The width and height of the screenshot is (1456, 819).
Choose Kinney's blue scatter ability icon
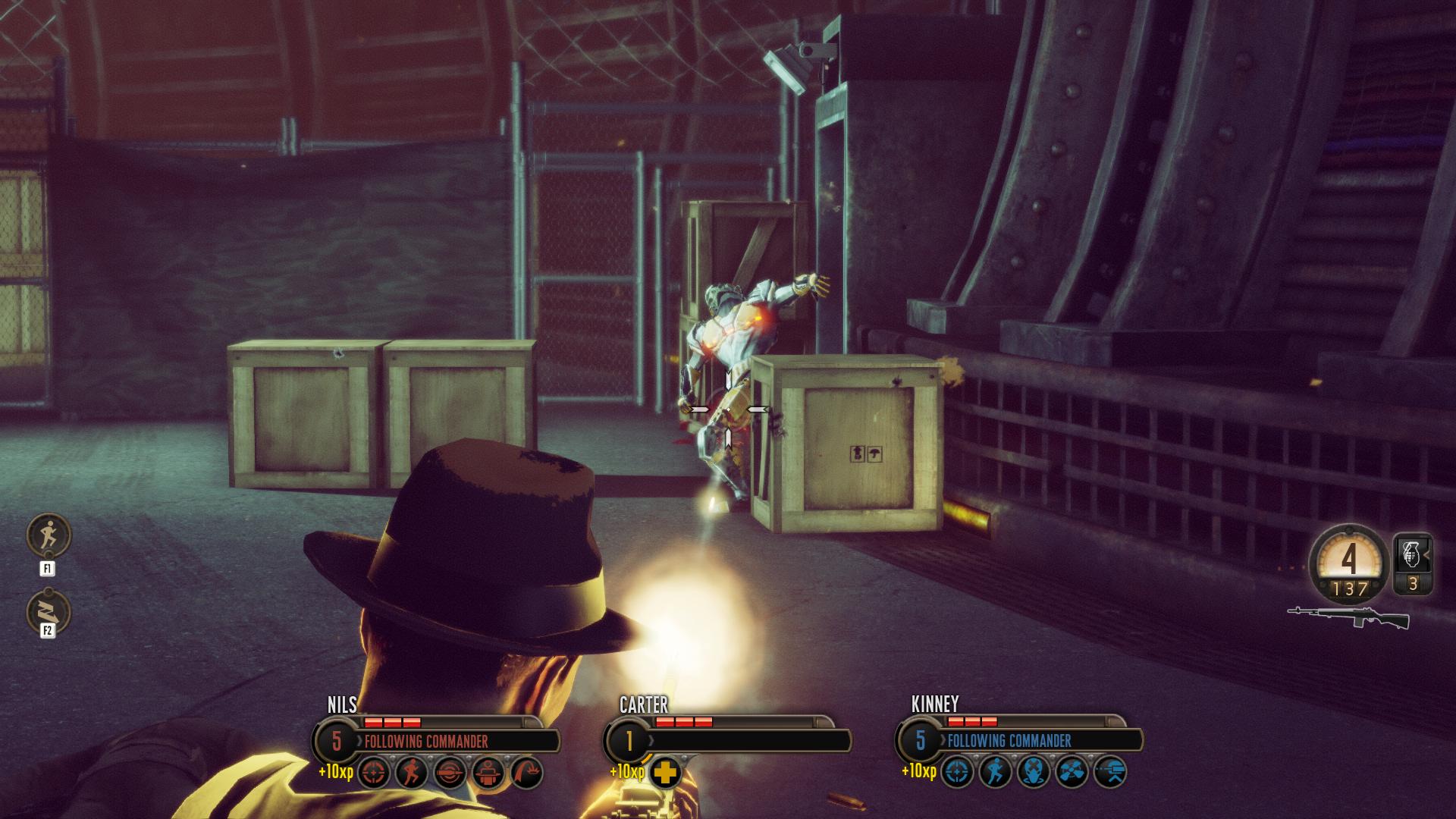pos(1072,773)
